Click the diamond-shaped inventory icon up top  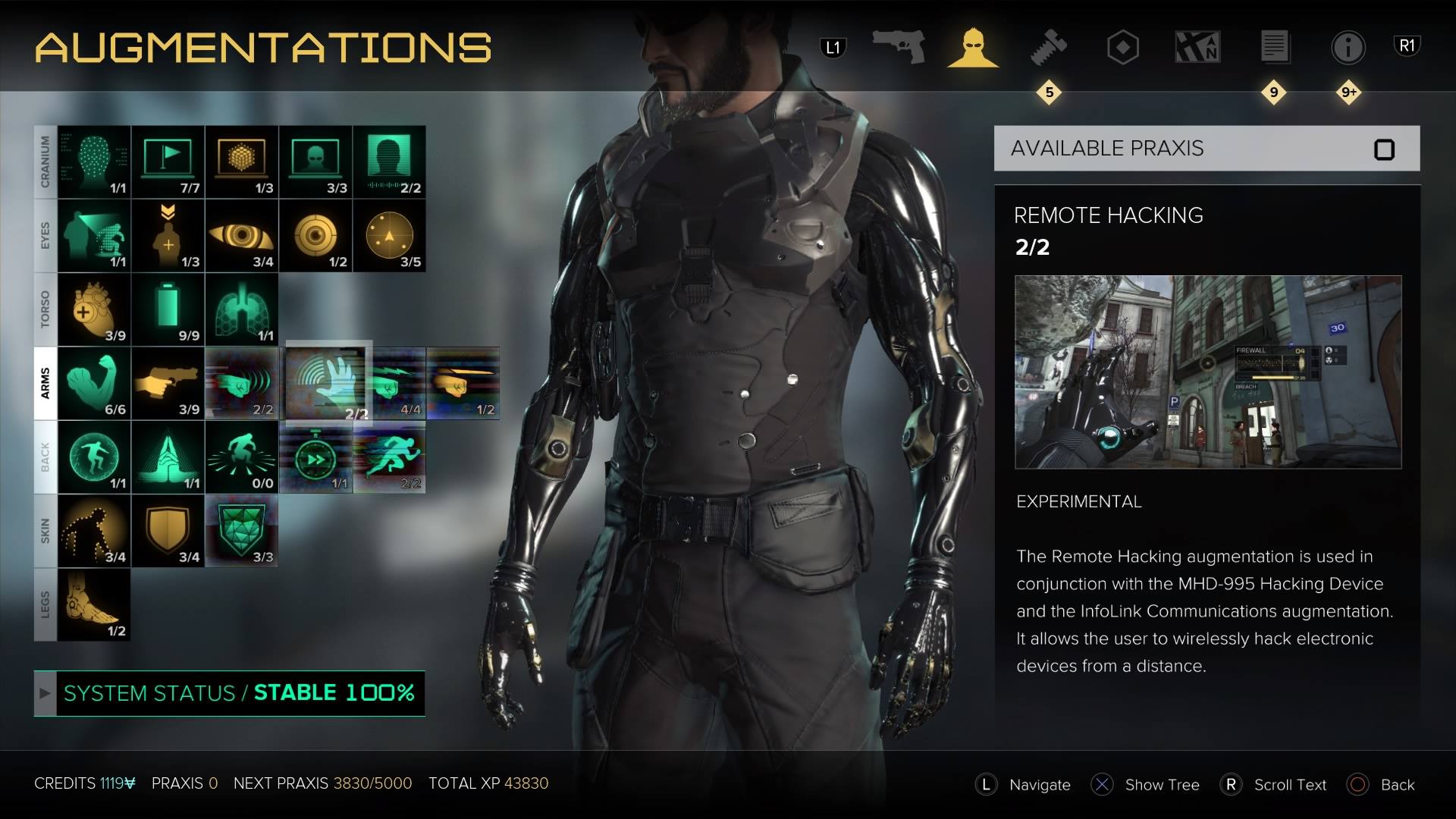tap(1123, 47)
